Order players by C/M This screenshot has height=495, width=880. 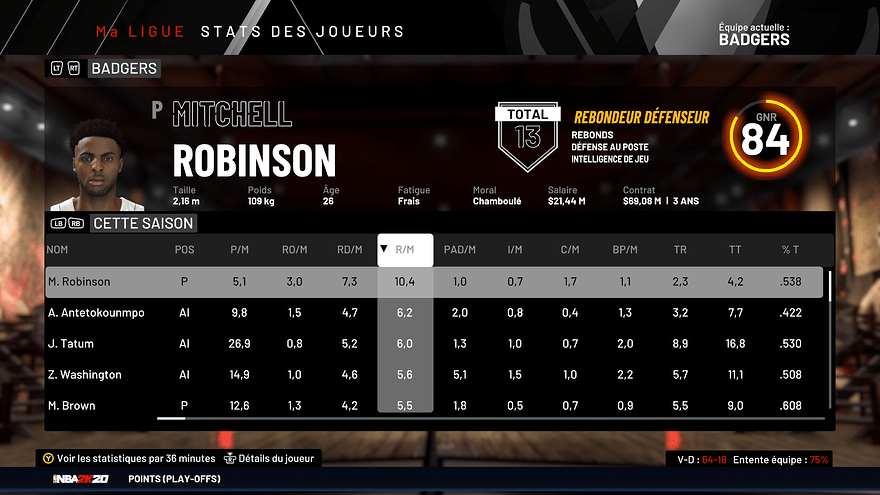[x=569, y=250]
